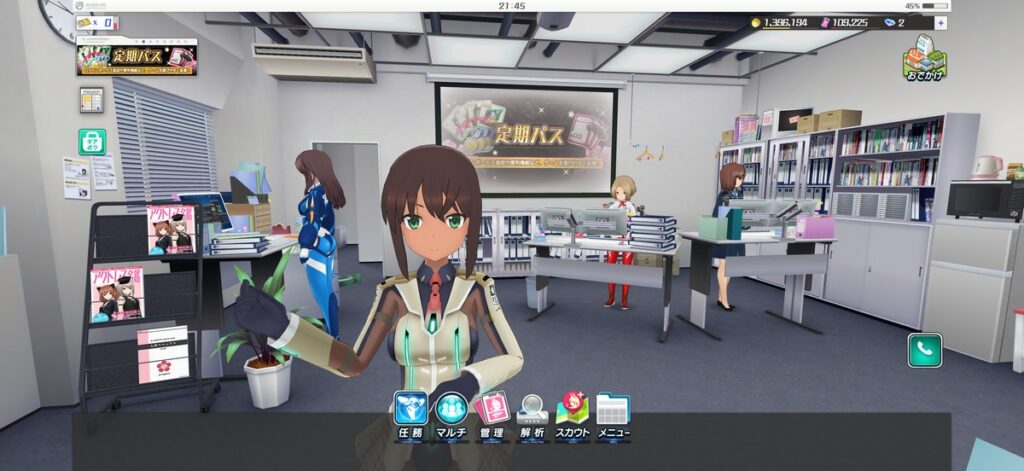Open the メニュー folder menu
This screenshot has height=471, width=1024.
[x=613, y=414]
